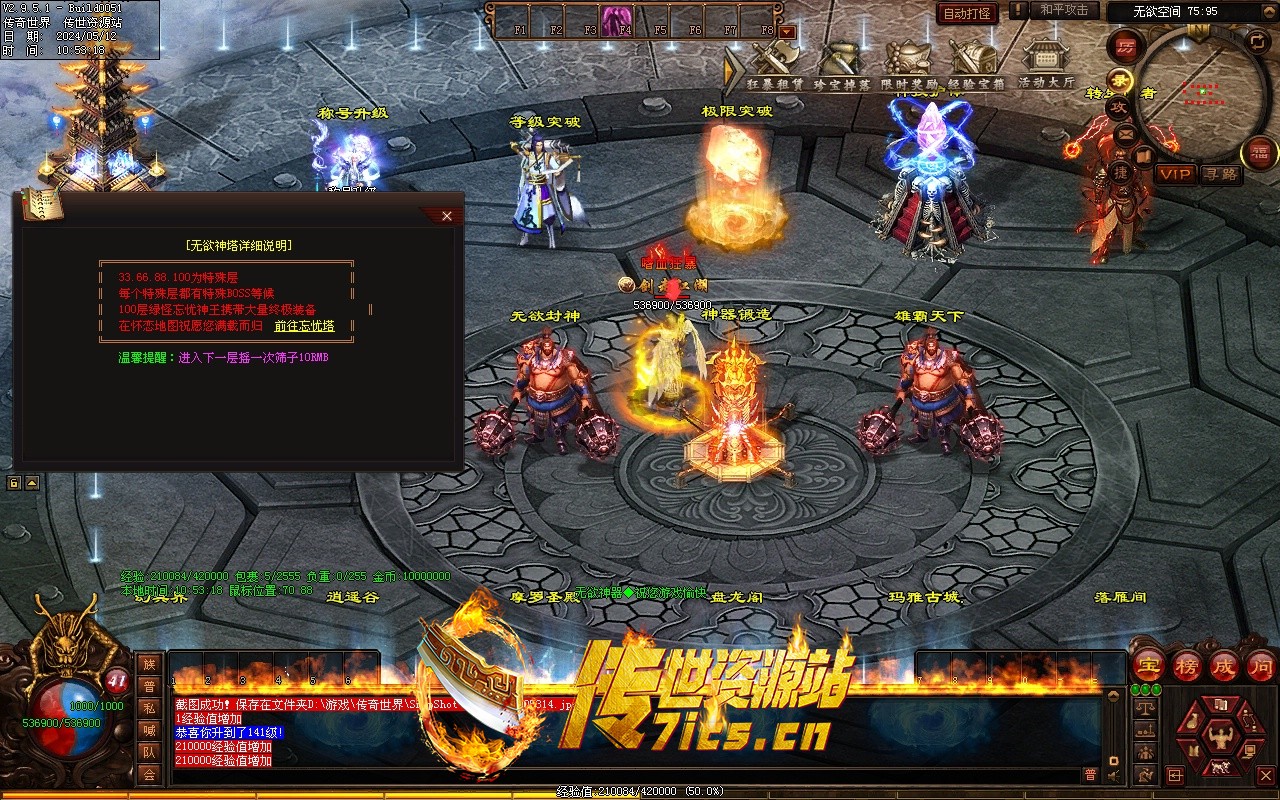Viewport: 1280px width, 800px height.
Task: Click the round 福 button by the minimap
Action: click(x=1258, y=153)
